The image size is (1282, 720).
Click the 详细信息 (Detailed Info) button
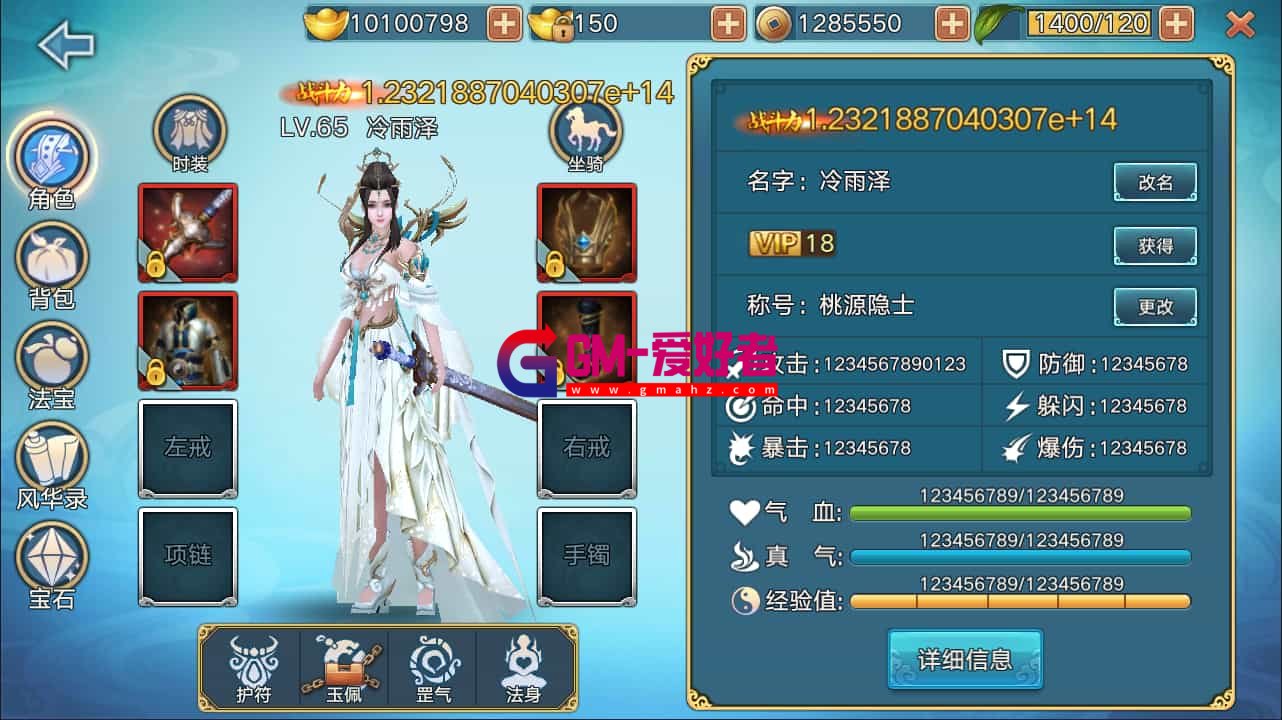pos(963,659)
